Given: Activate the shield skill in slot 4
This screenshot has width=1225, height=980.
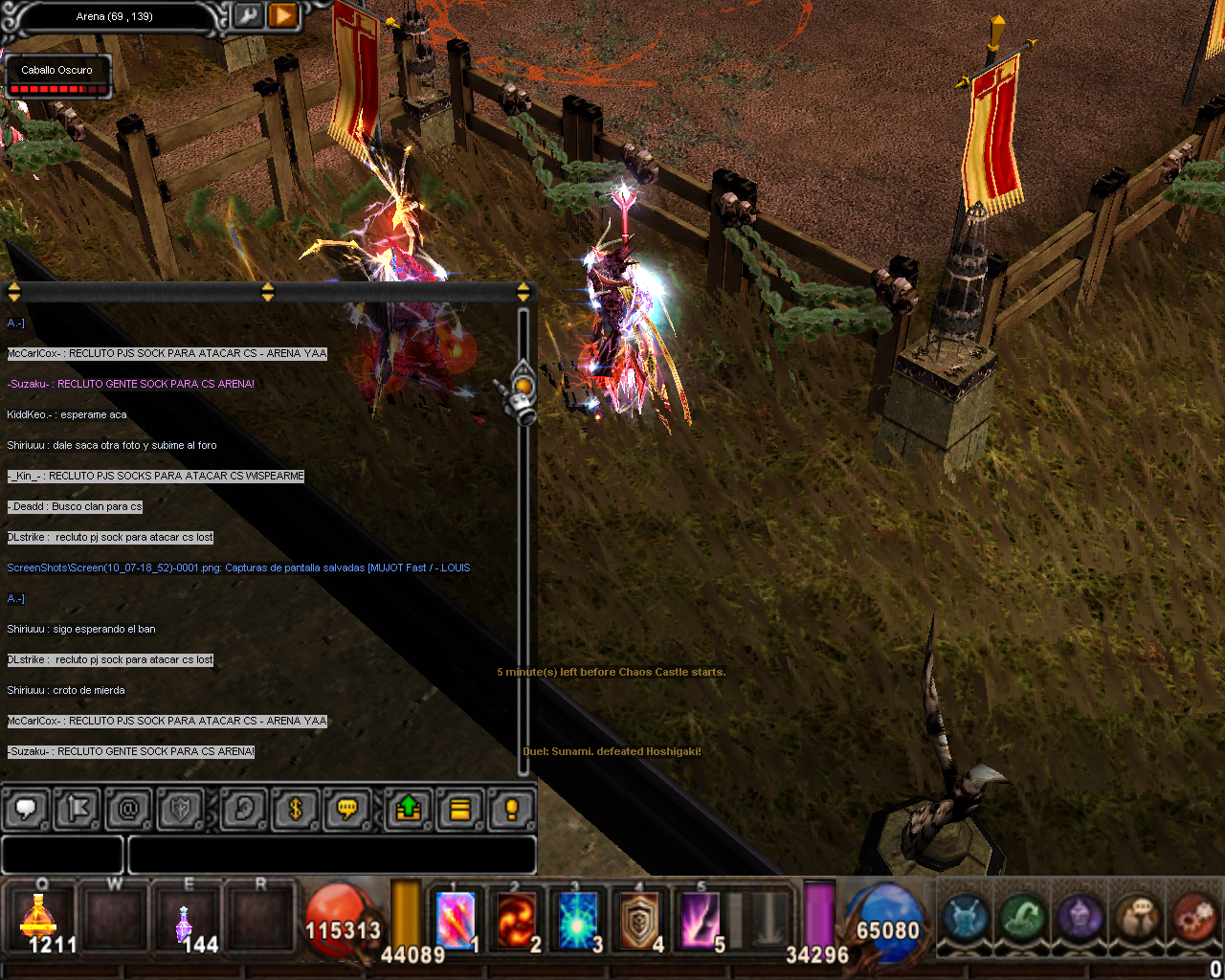Looking at the screenshot, I should (x=639, y=921).
